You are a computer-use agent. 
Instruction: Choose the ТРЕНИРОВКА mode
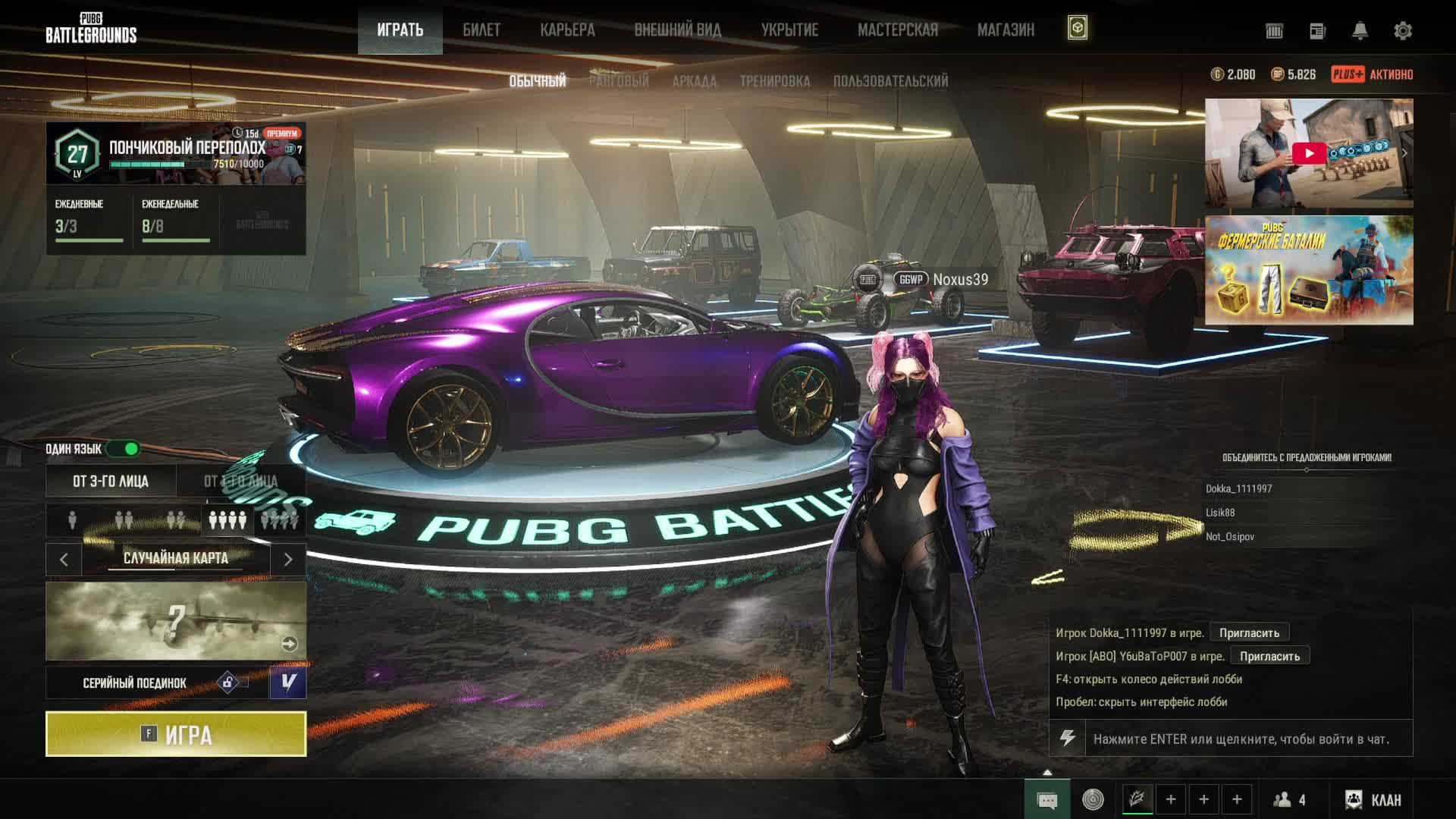point(774,81)
